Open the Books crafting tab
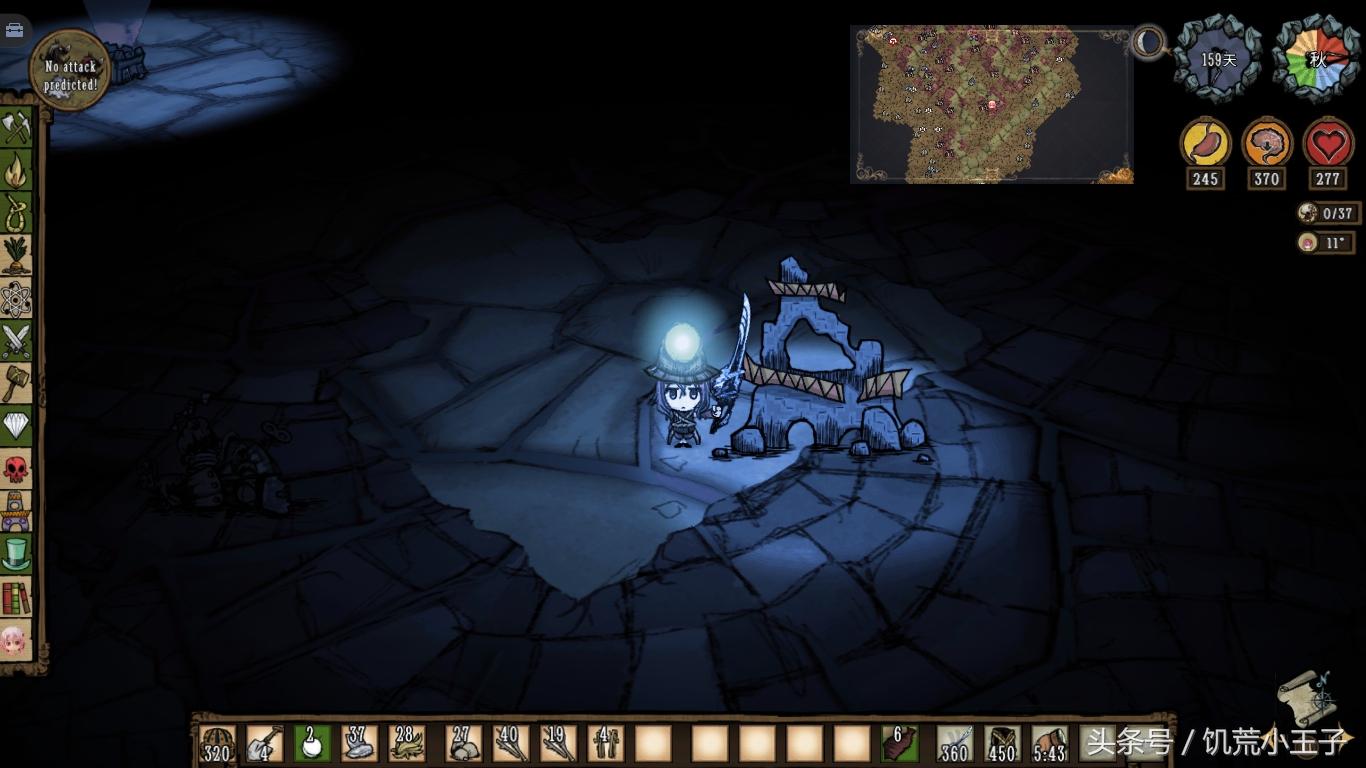The image size is (1366, 768). [17, 597]
